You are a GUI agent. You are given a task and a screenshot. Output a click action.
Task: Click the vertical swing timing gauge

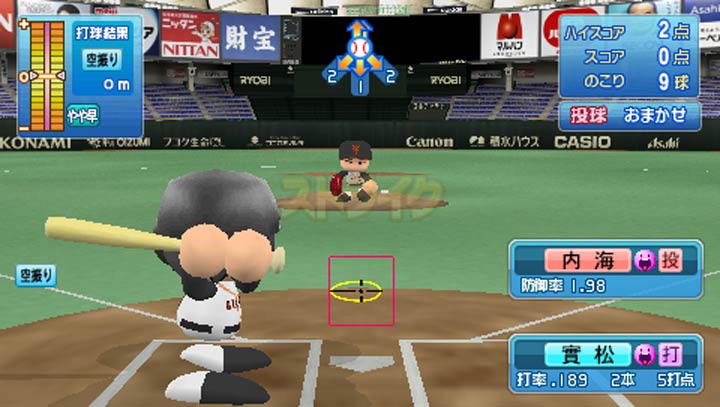42,75
